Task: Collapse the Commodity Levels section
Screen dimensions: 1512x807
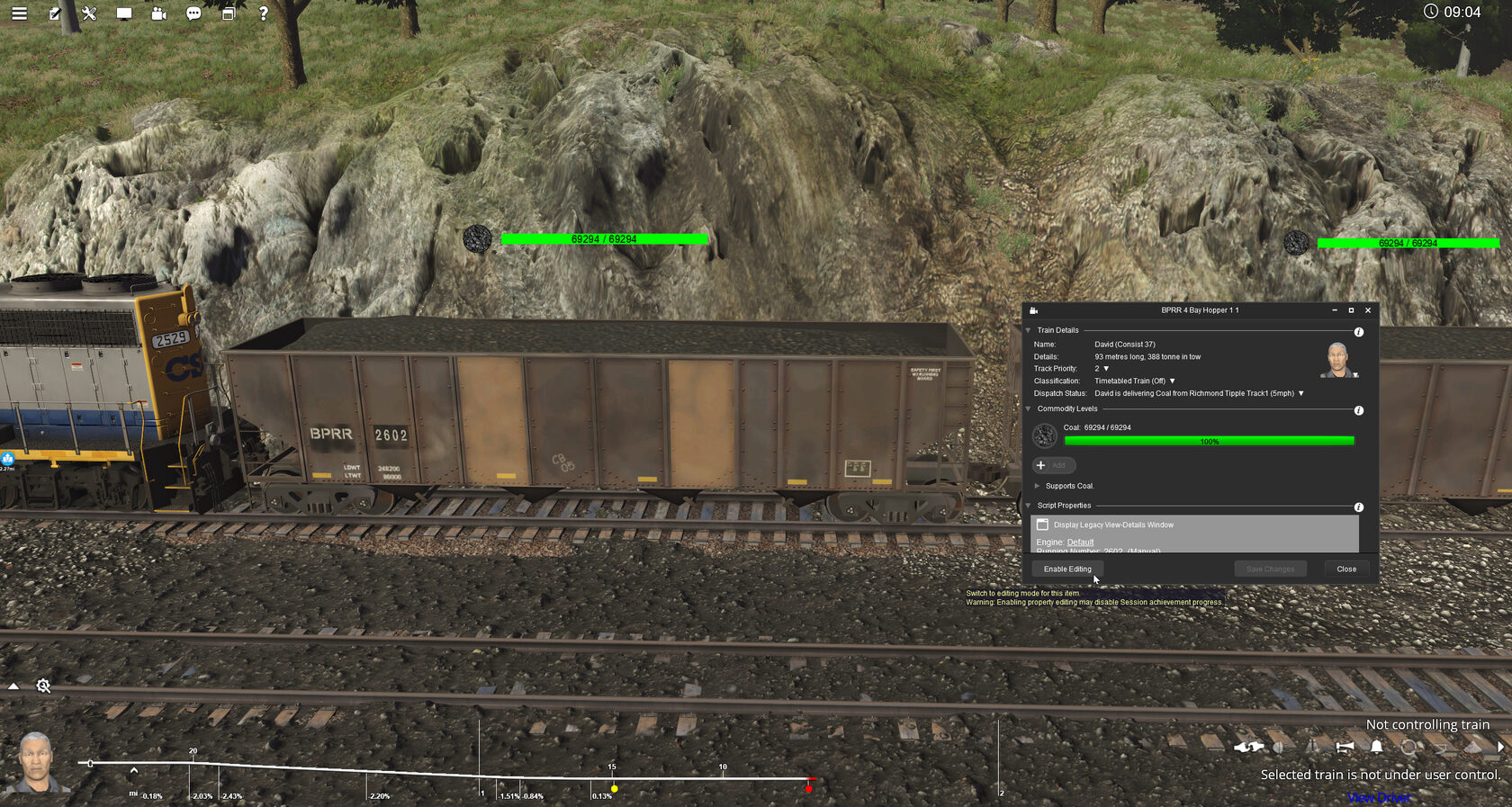Action: (1028, 408)
